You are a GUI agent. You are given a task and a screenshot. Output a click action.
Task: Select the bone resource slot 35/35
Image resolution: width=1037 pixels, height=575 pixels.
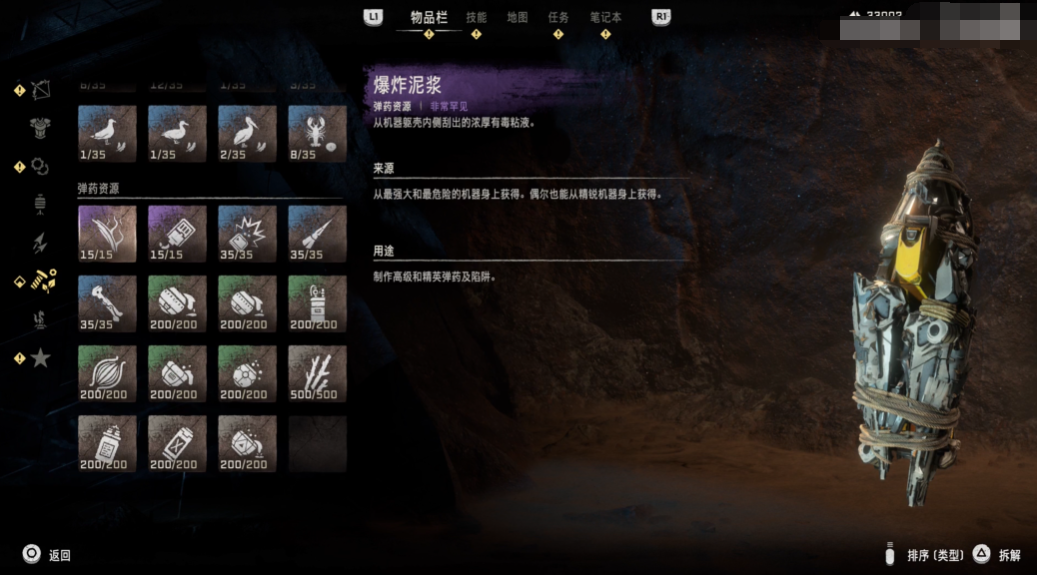pos(107,303)
